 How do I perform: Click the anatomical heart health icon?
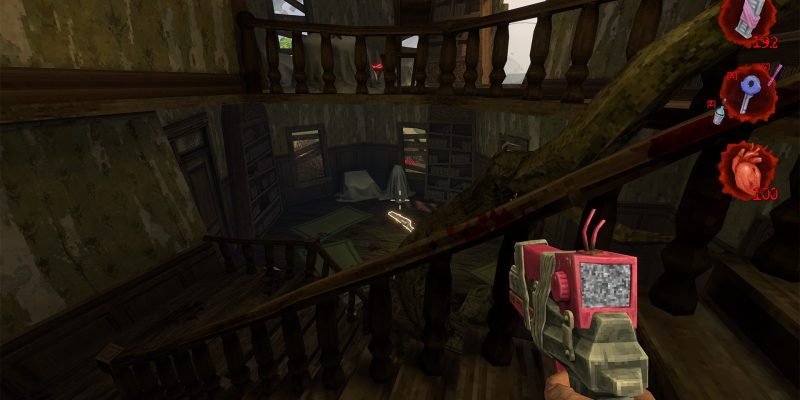[747, 167]
